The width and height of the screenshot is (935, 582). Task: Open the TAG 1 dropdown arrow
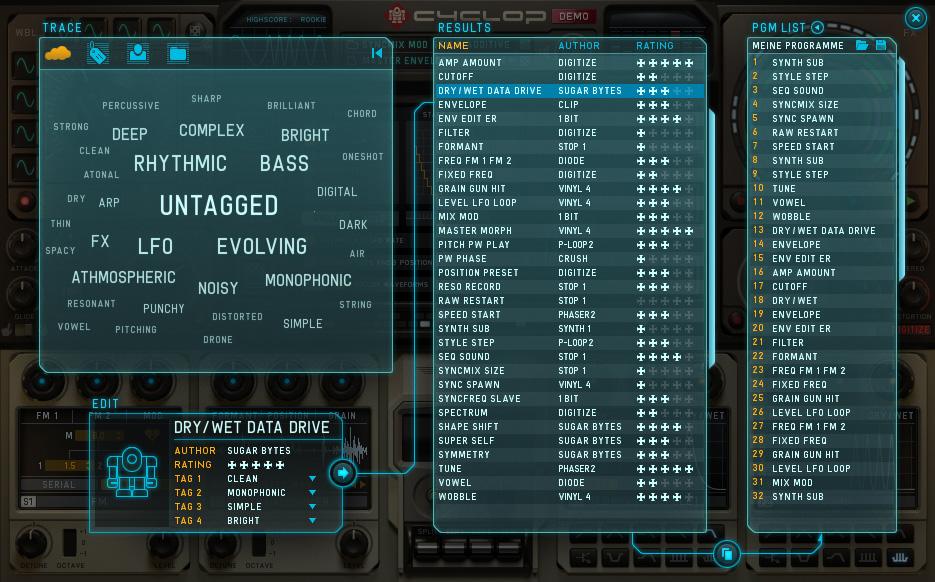(x=313, y=479)
